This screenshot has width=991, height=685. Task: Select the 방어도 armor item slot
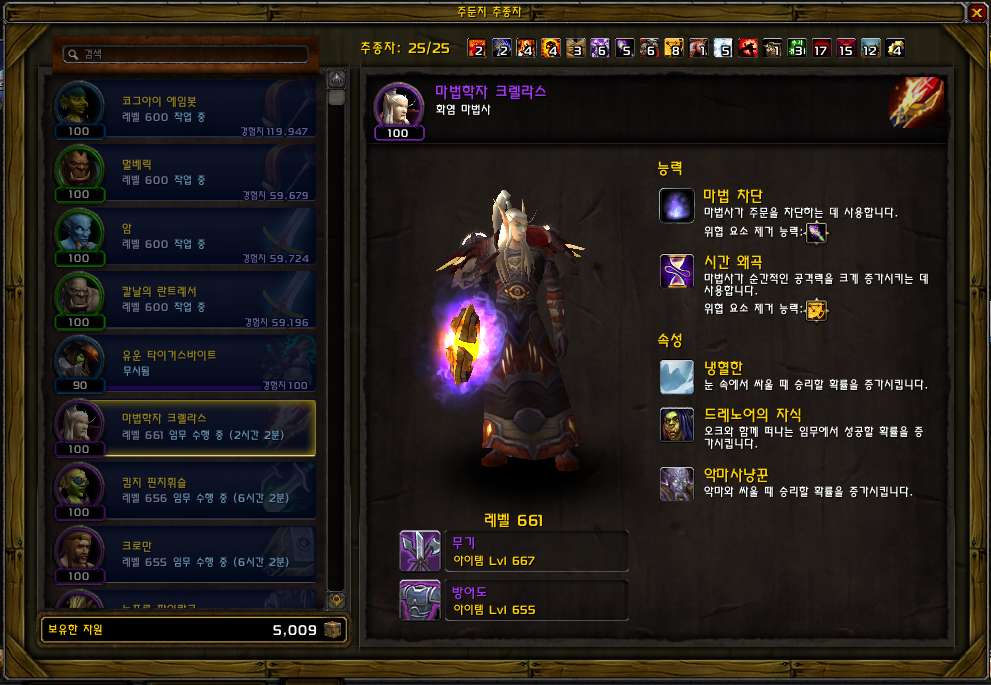(418, 599)
